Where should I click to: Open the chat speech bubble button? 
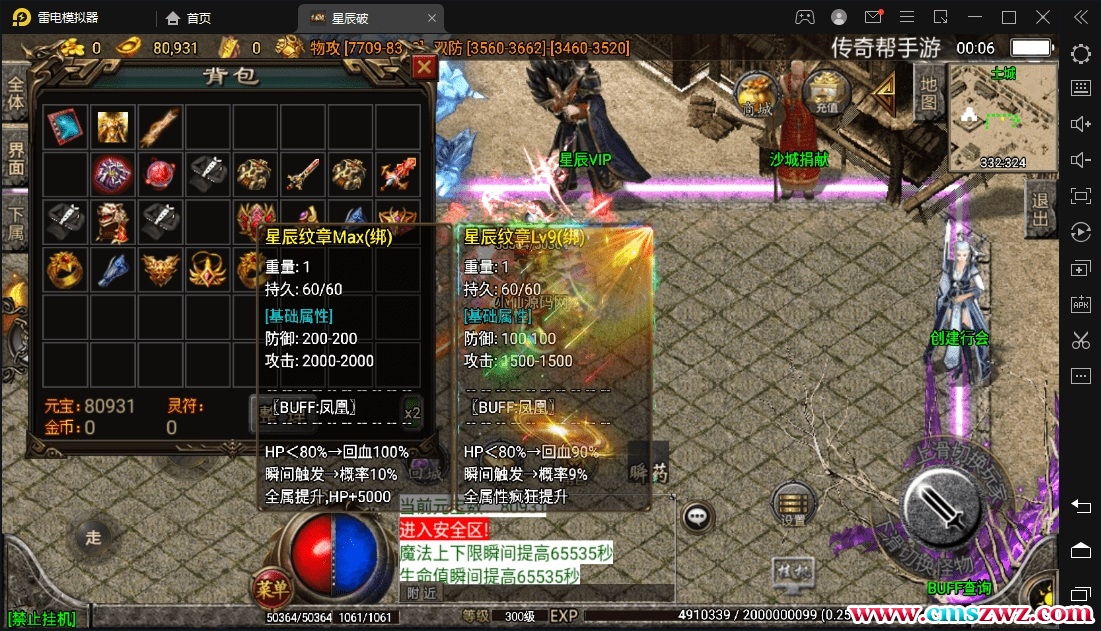click(697, 516)
